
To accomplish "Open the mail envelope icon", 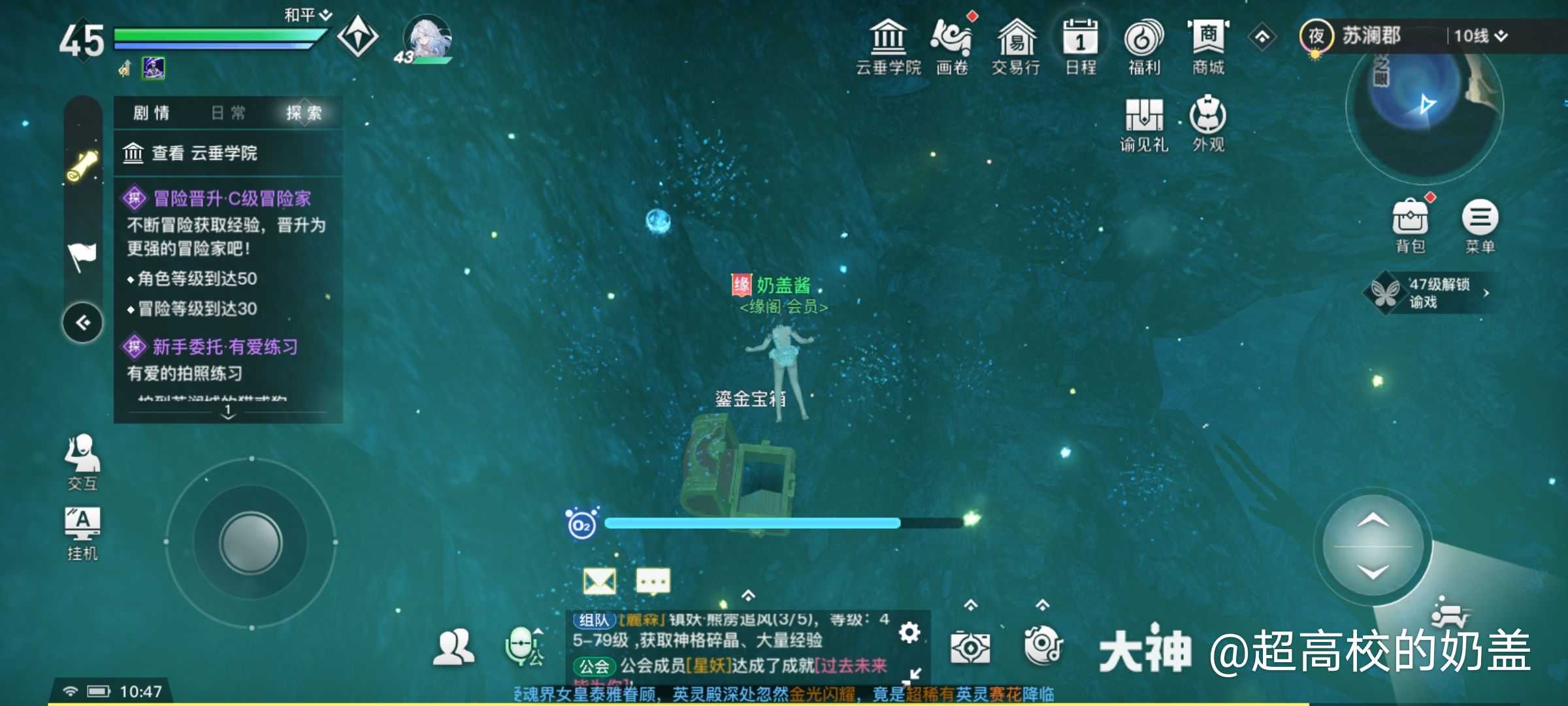I will 599,580.
